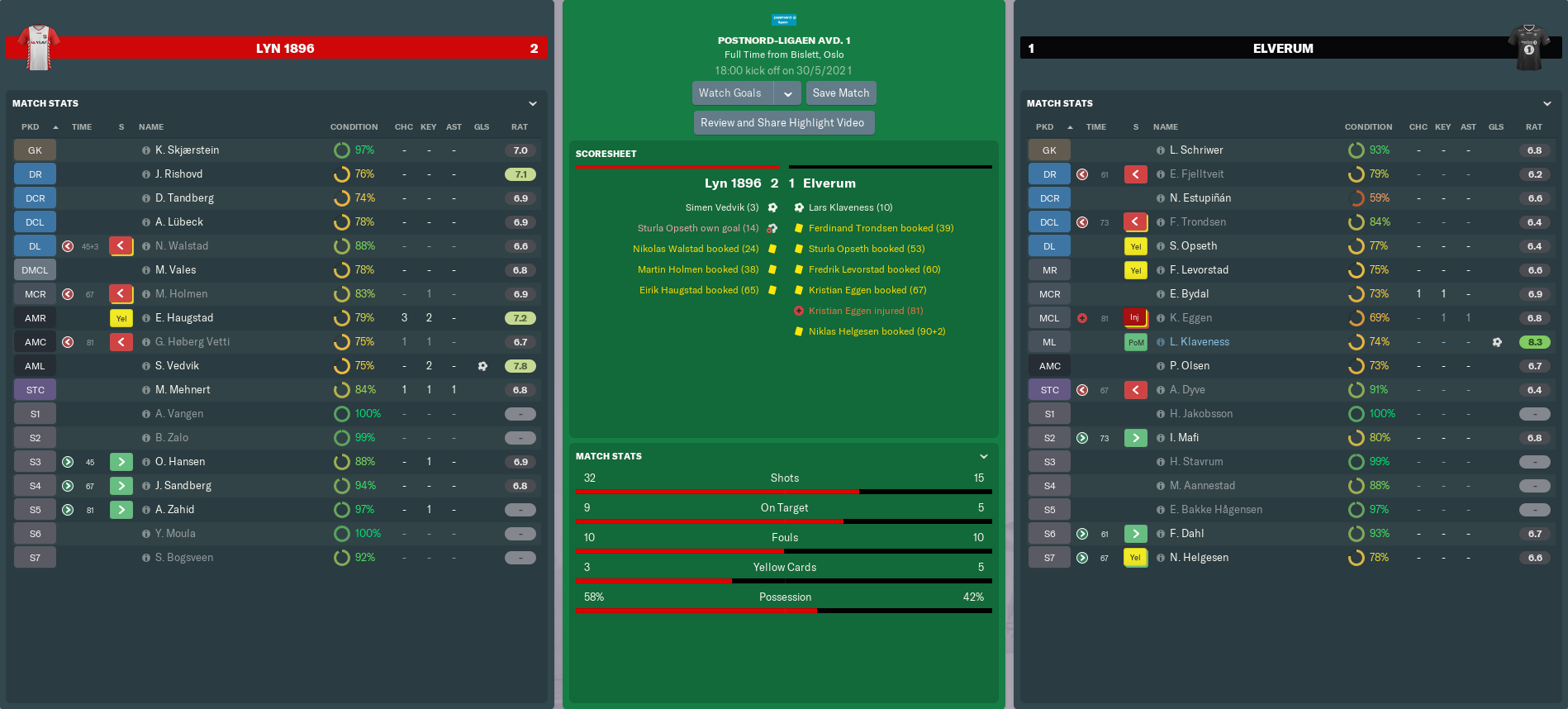Click the Lyn 1896 team name banner
1568x709 pixels.
click(x=285, y=49)
